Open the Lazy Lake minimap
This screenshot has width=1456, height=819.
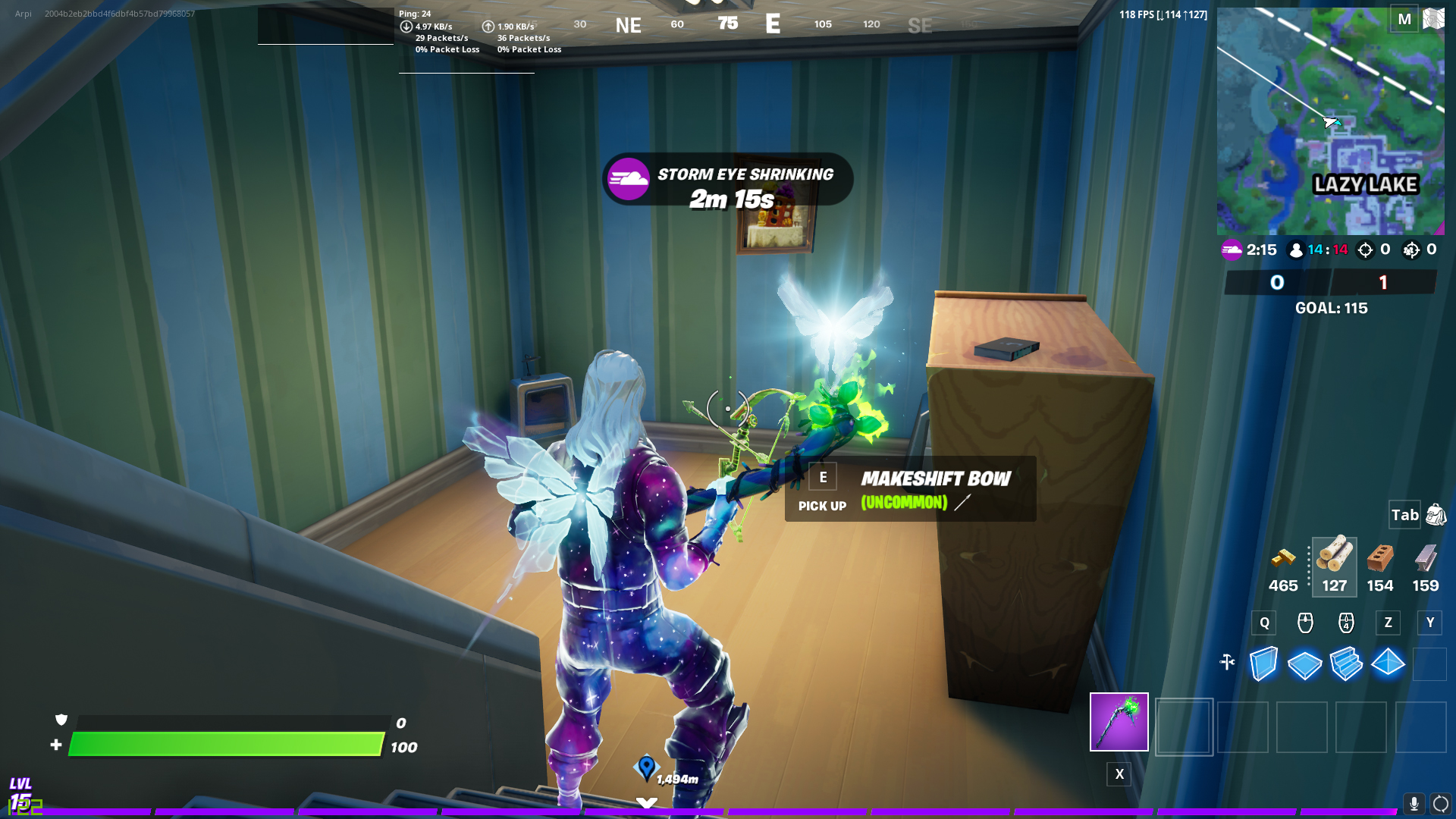click(1330, 121)
